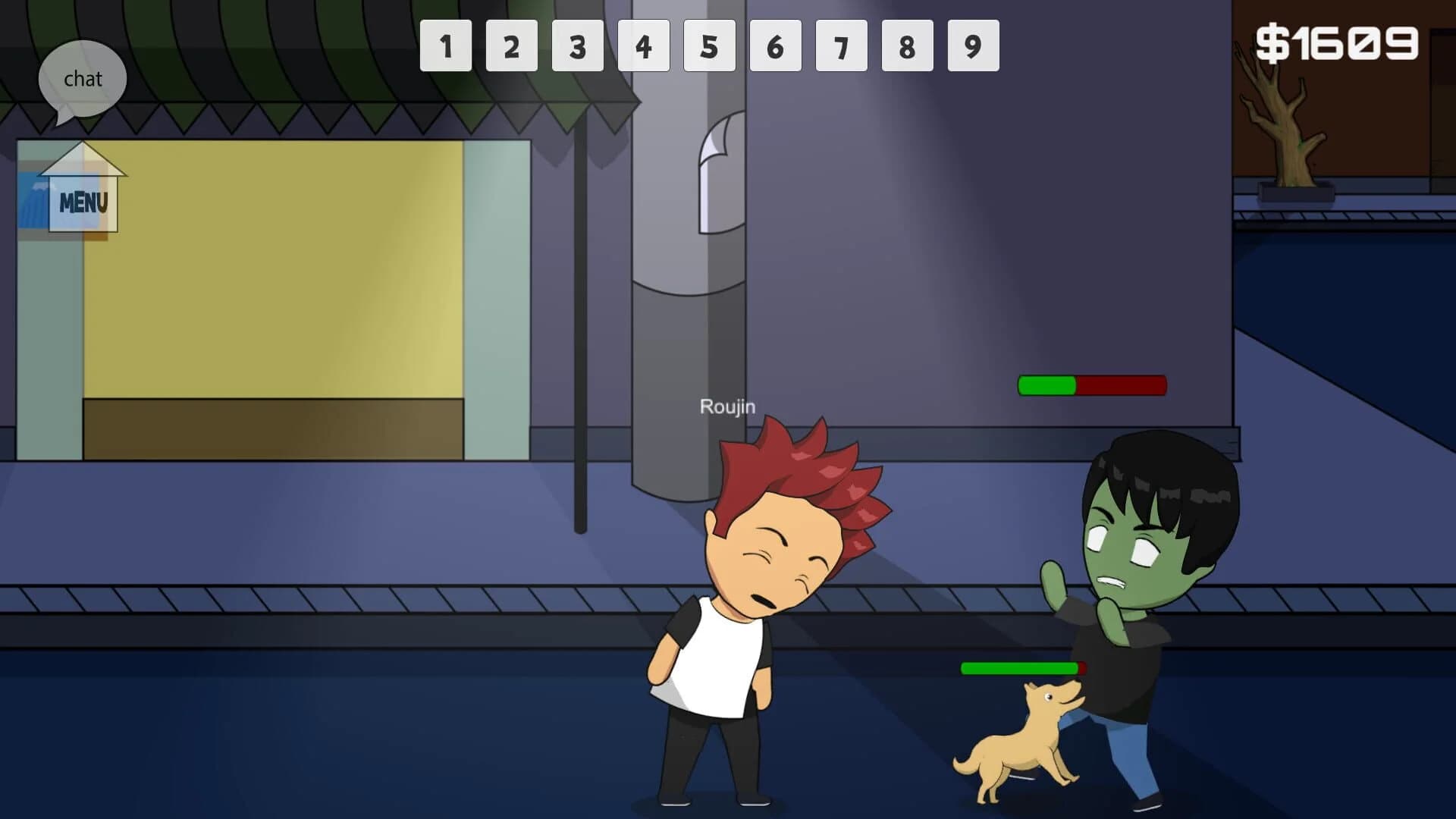Select hotbar slot 5
This screenshot has width=1456, height=819.
710,46
